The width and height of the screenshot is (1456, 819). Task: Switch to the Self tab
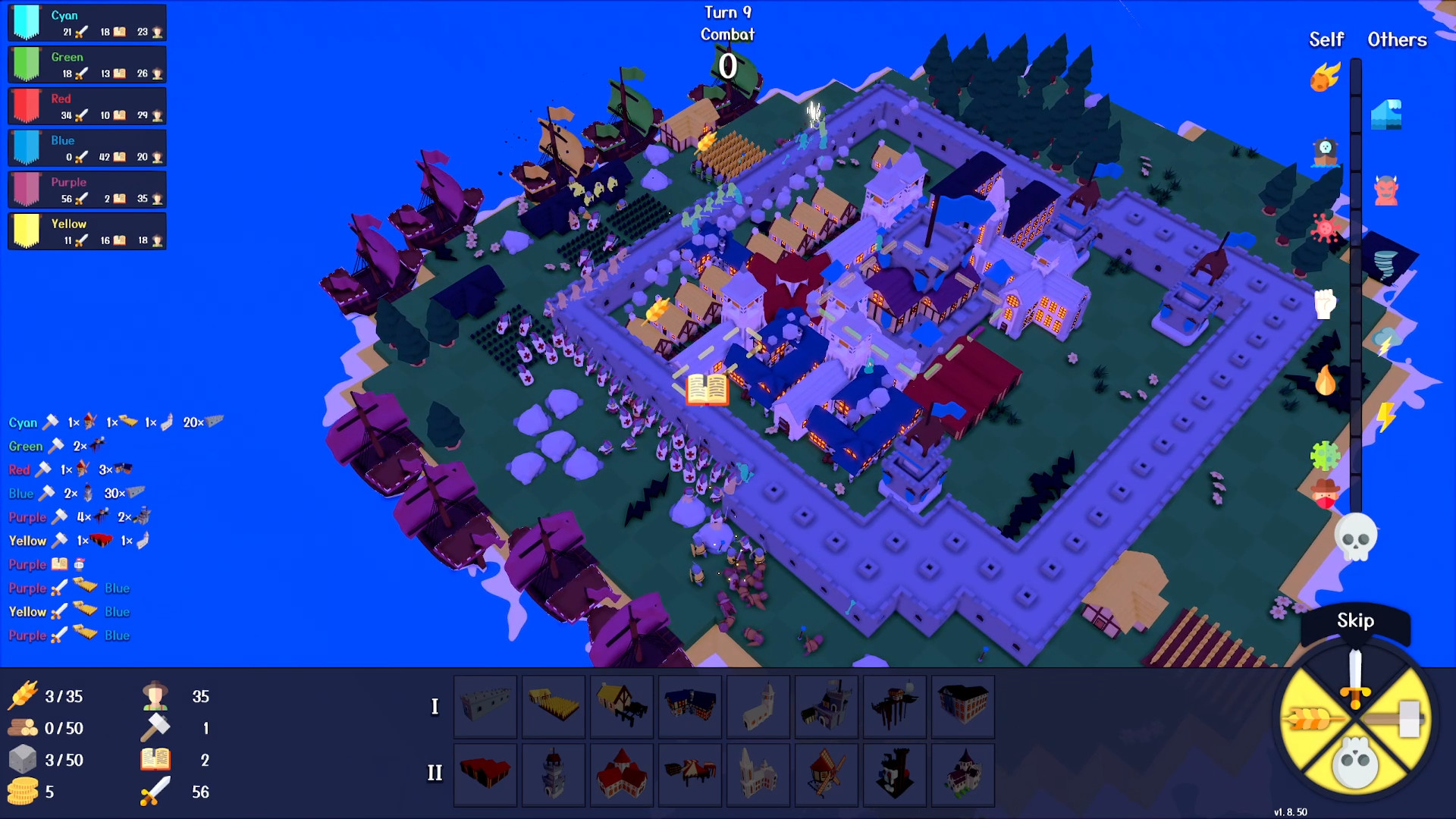pyautogui.click(x=1326, y=39)
